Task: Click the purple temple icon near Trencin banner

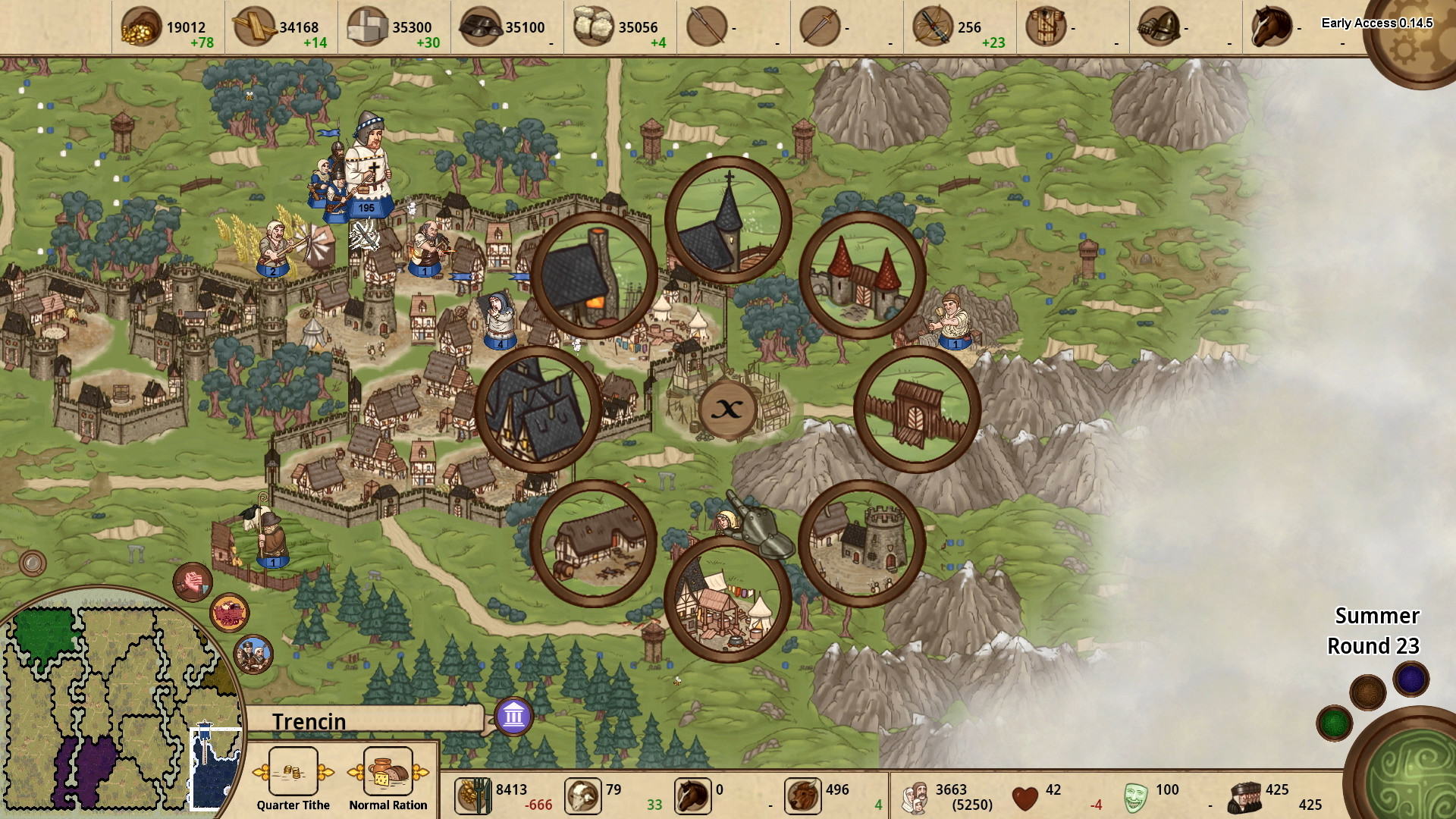Action: point(512,715)
